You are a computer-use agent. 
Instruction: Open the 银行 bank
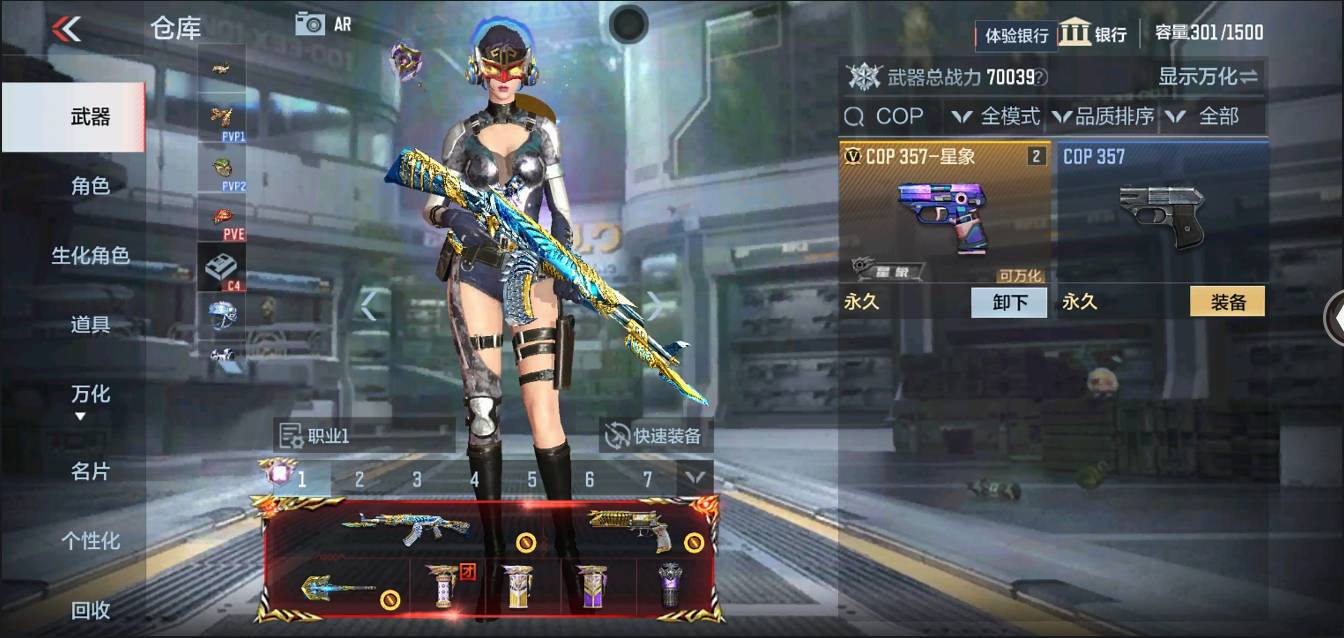(1093, 33)
